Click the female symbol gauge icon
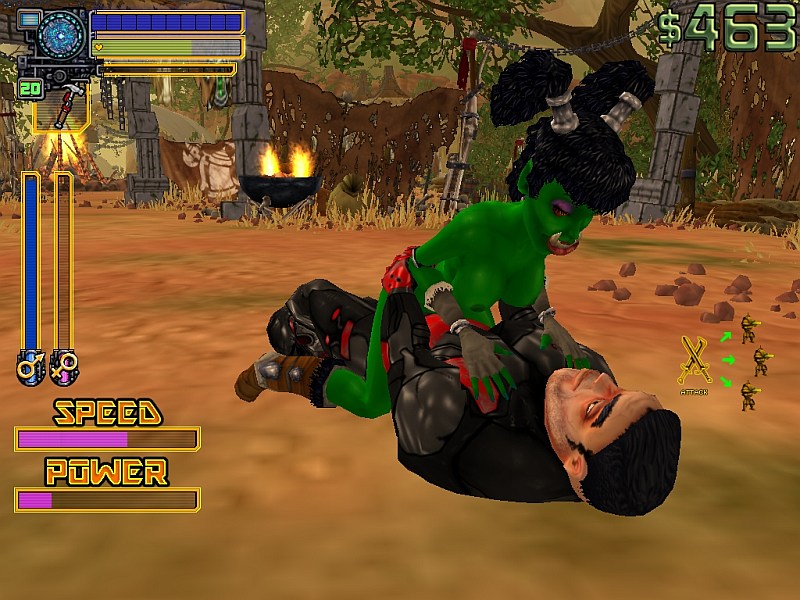Image resolution: width=800 pixels, height=600 pixels. (63, 367)
